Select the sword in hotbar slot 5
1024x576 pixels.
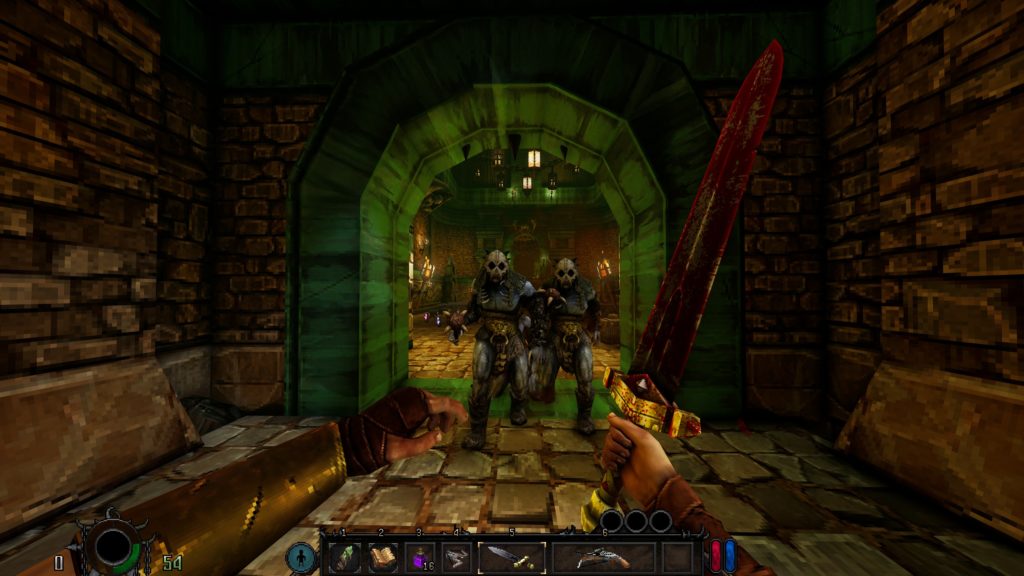(511, 557)
